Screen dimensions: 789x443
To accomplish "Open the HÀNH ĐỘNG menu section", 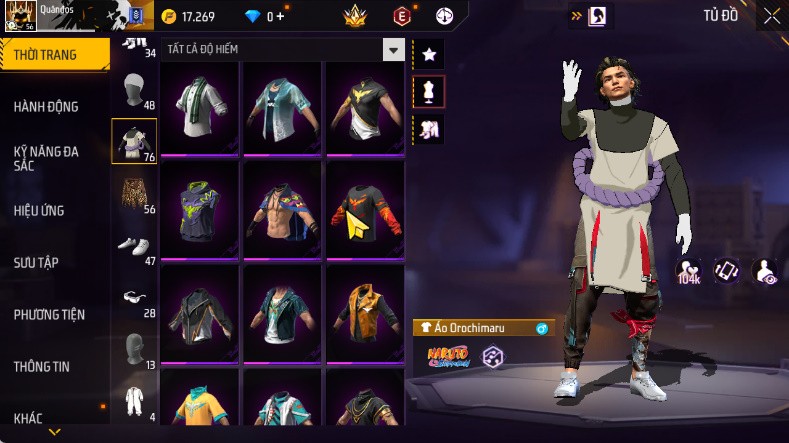I will pos(46,107).
